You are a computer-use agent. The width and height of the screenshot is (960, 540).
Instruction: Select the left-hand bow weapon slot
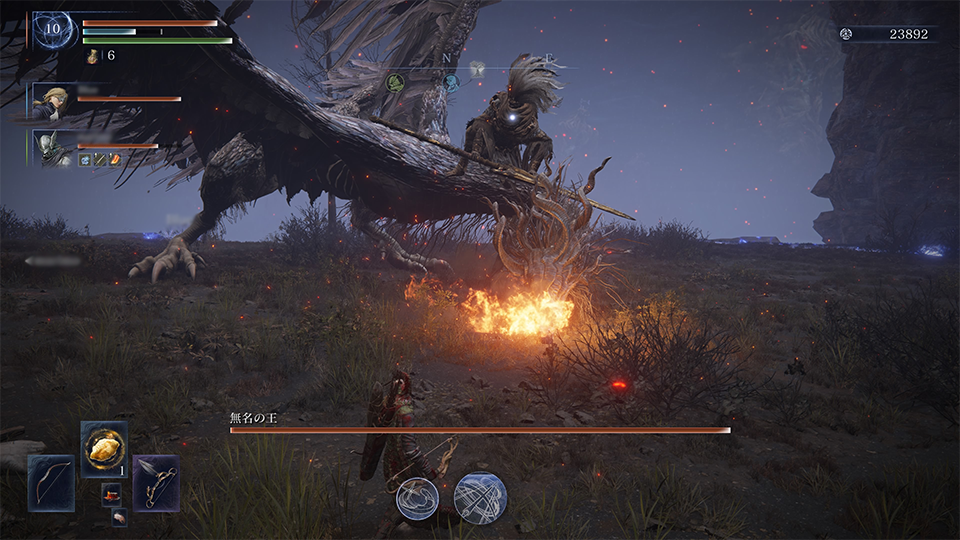[x=51, y=483]
